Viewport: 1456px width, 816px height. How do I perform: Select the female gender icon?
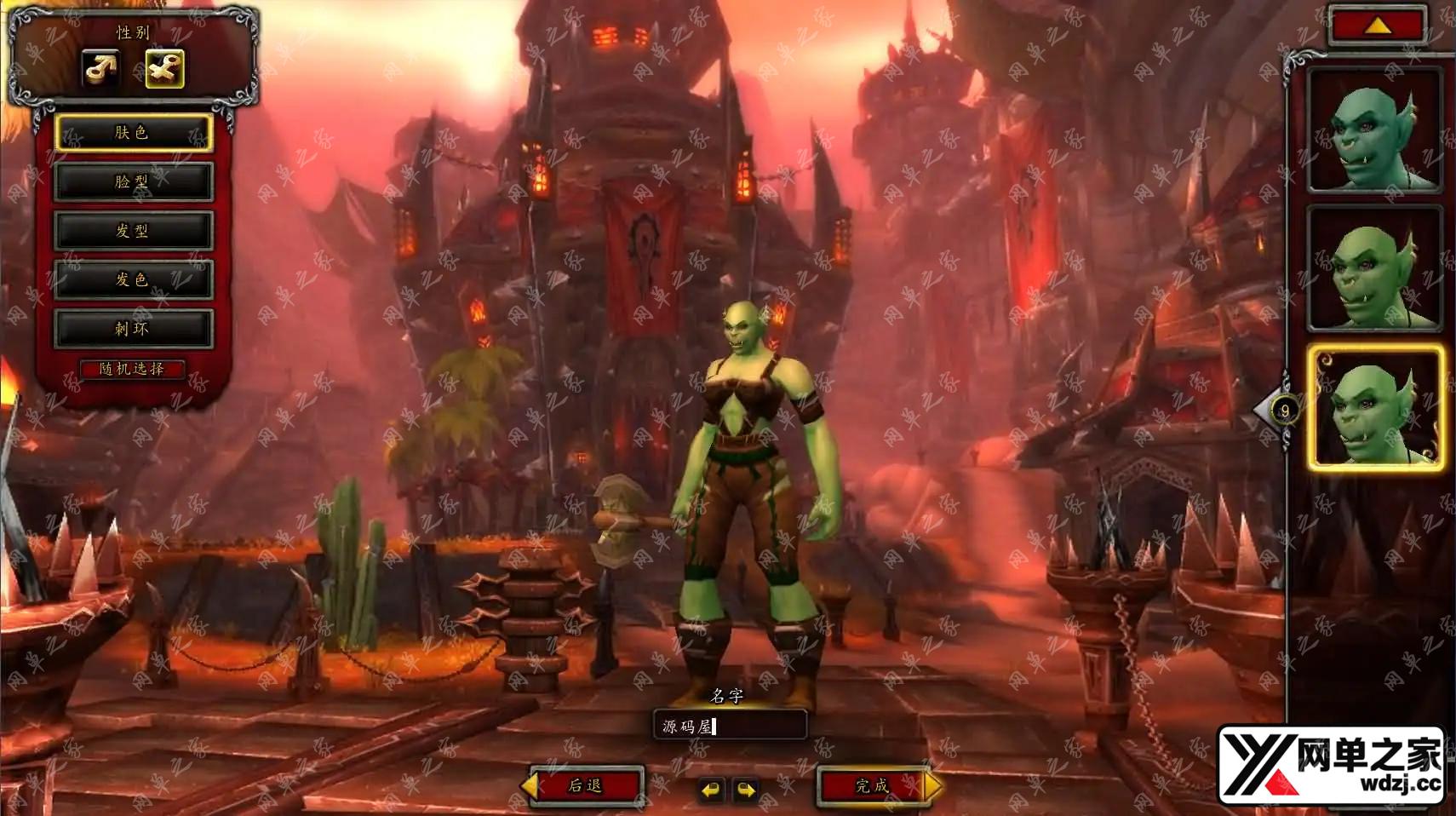[164, 69]
